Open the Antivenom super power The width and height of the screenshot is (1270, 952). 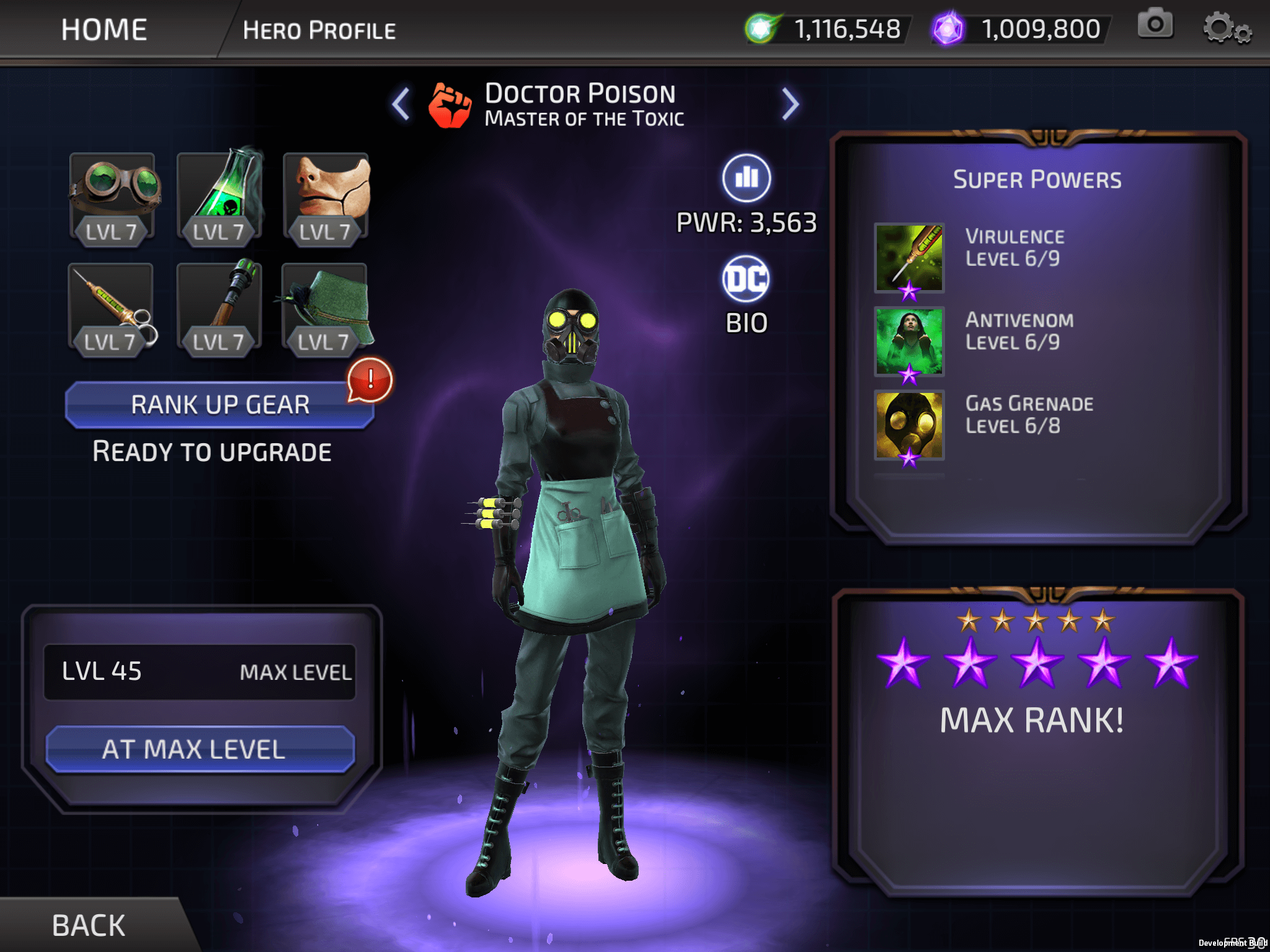tap(908, 342)
